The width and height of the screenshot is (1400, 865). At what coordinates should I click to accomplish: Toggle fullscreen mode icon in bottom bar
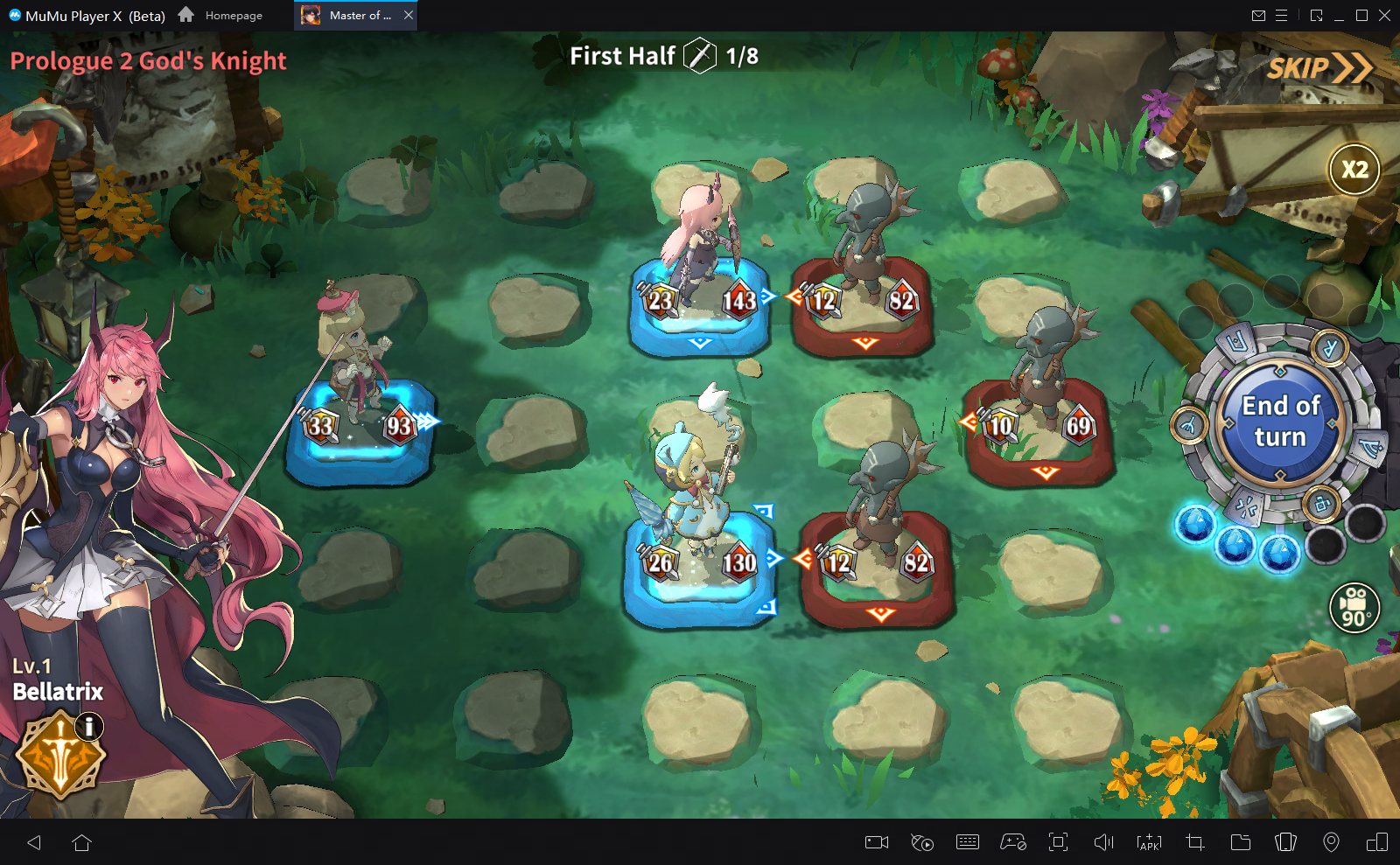pos(1059,842)
